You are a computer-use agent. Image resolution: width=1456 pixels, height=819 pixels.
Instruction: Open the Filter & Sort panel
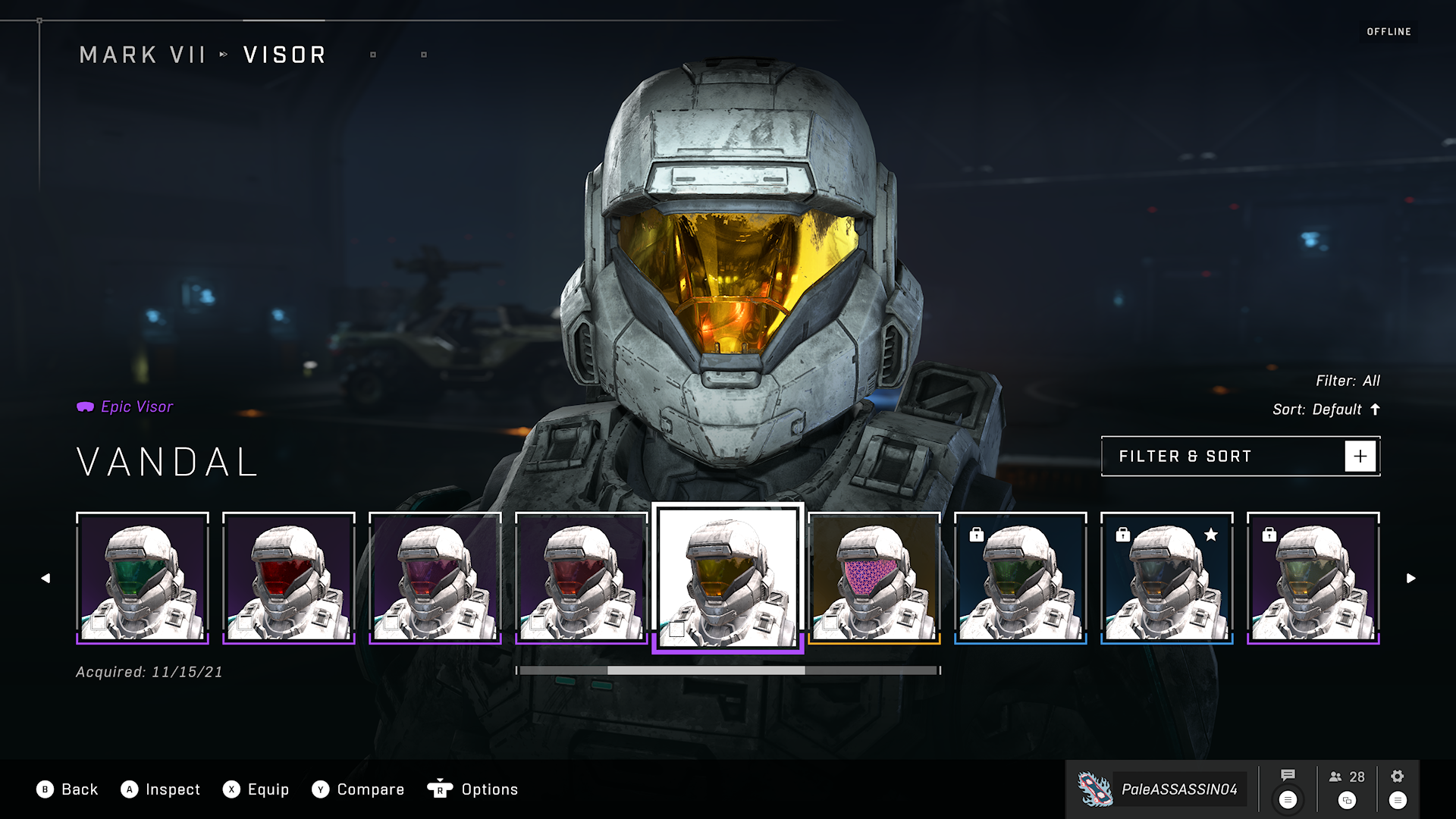click(1240, 457)
